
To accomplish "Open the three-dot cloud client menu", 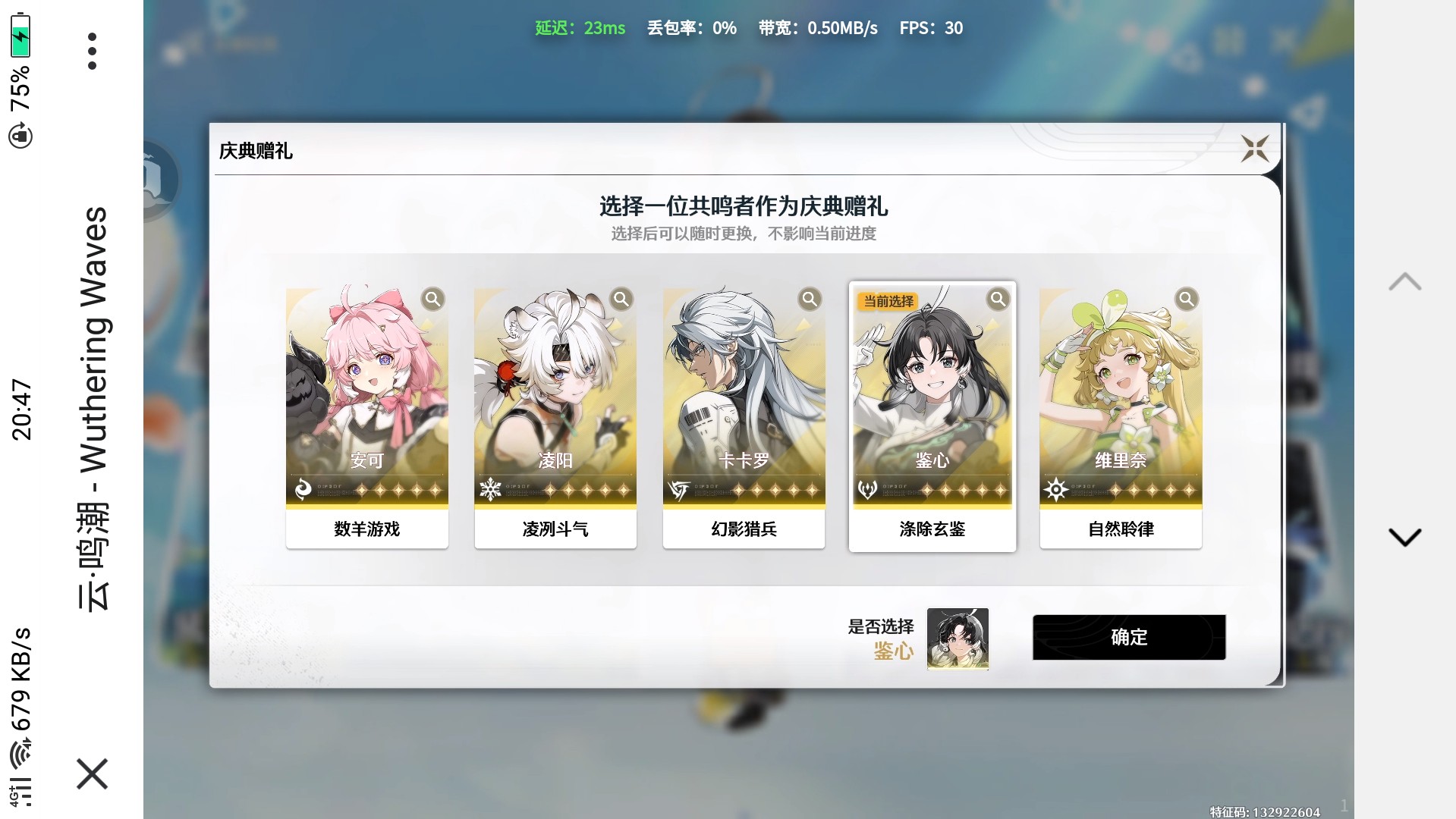I will pos(92,52).
